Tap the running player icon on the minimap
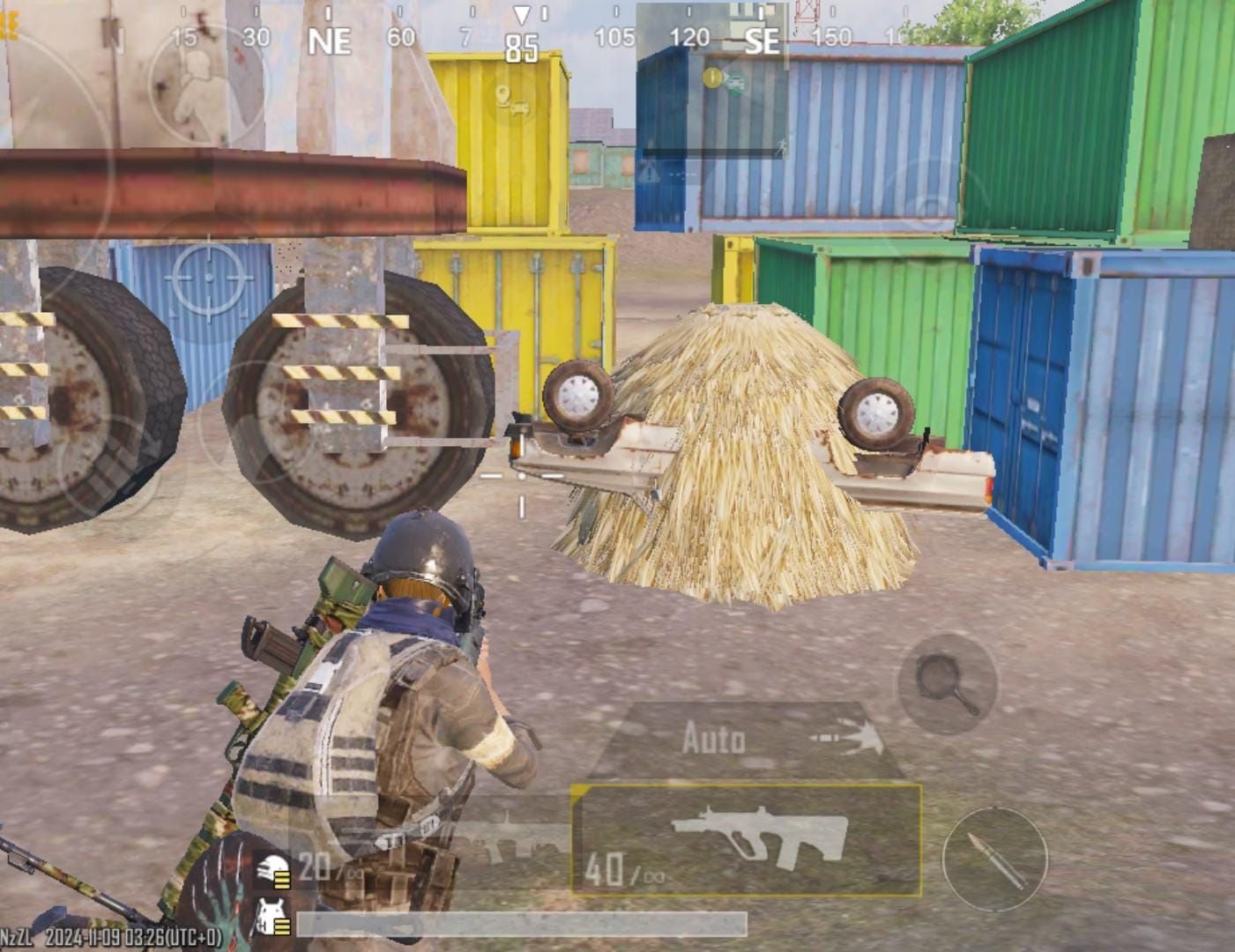Image resolution: width=1235 pixels, height=952 pixels. pyautogui.click(x=781, y=147)
